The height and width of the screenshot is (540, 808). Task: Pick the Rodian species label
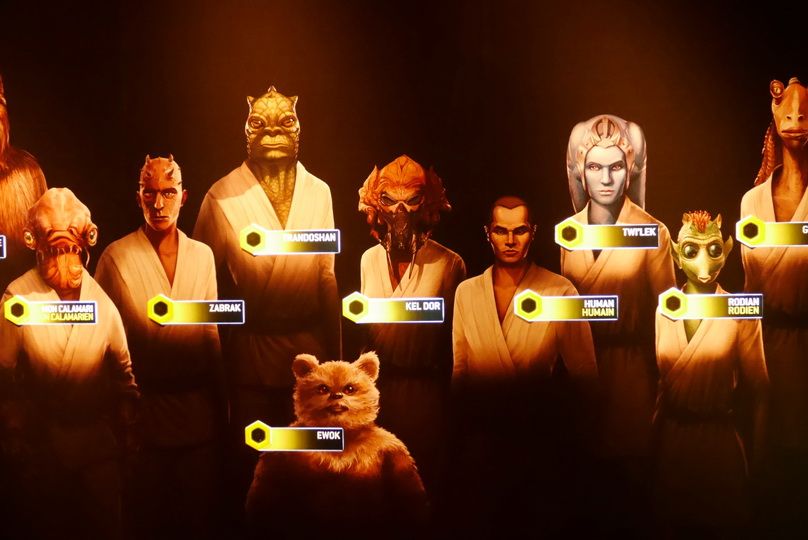click(x=712, y=304)
